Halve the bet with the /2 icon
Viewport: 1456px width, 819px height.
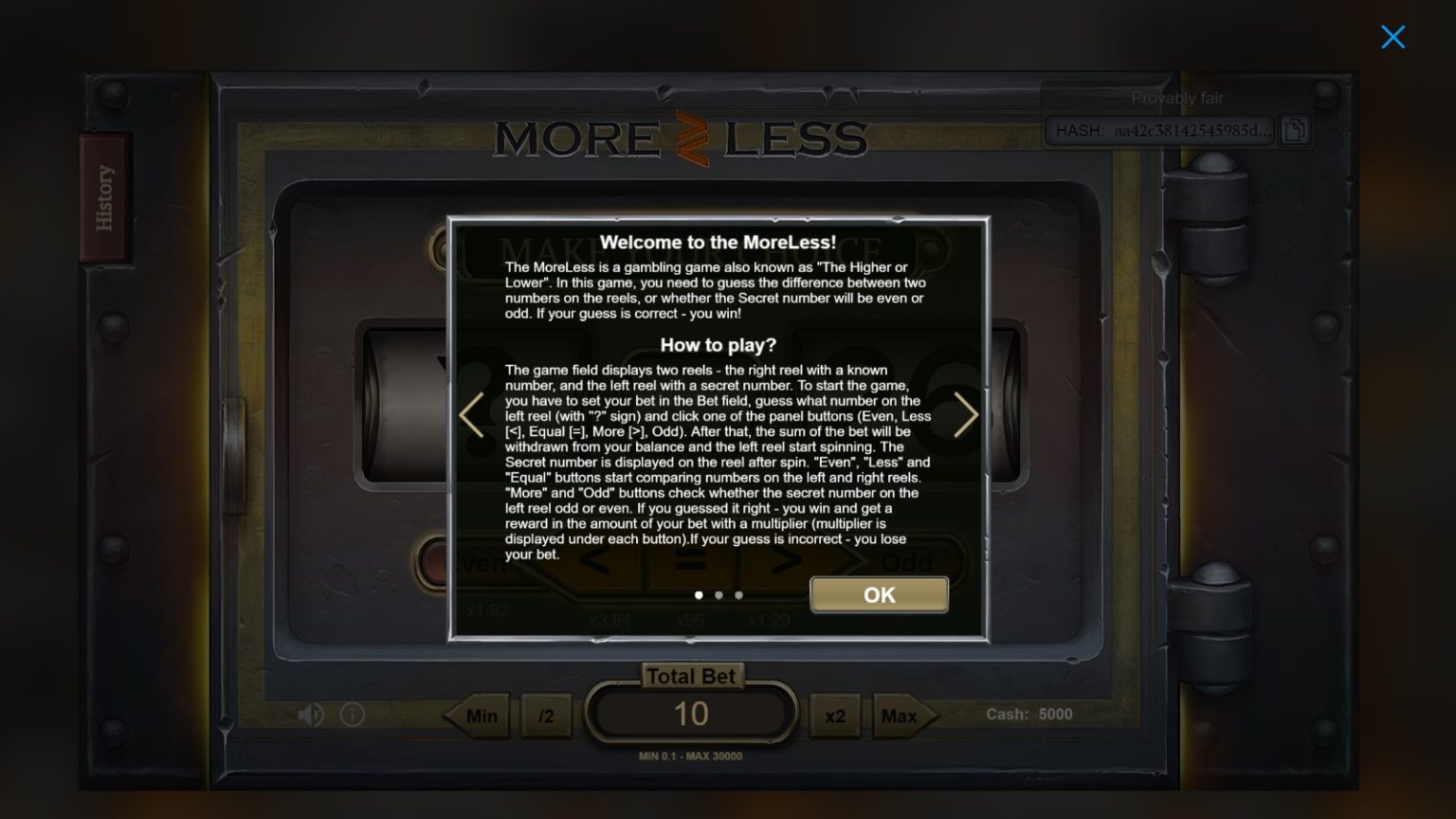[x=547, y=716]
